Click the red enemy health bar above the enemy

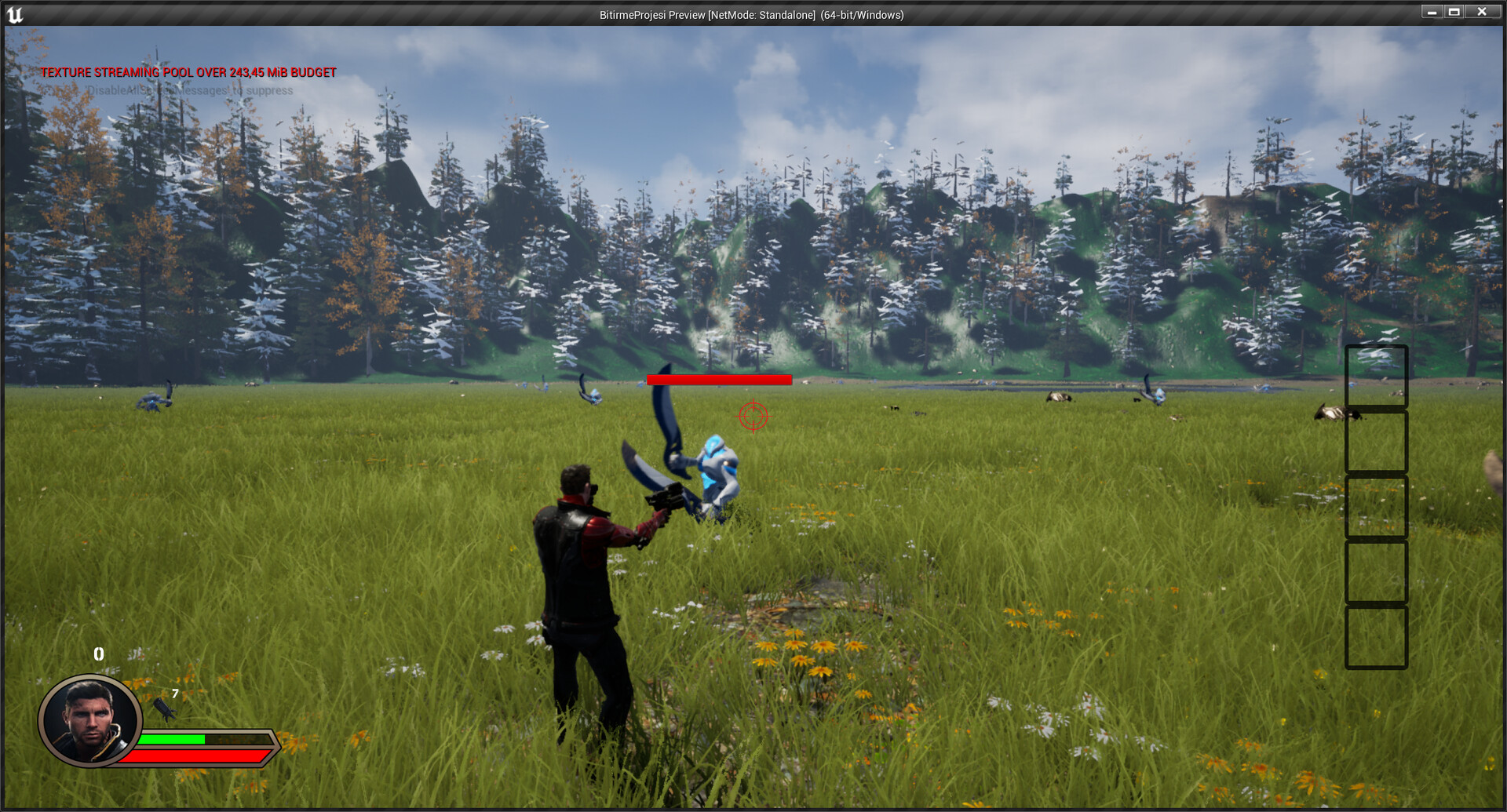coord(719,381)
